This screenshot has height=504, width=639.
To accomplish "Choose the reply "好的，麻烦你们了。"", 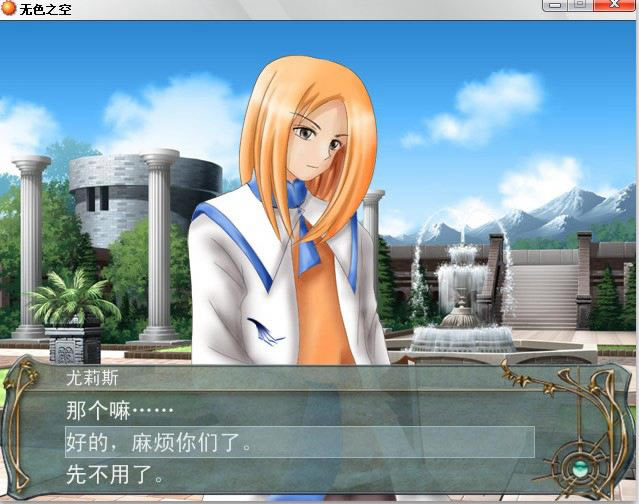I will pyautogui.click(x=160, y=442).
